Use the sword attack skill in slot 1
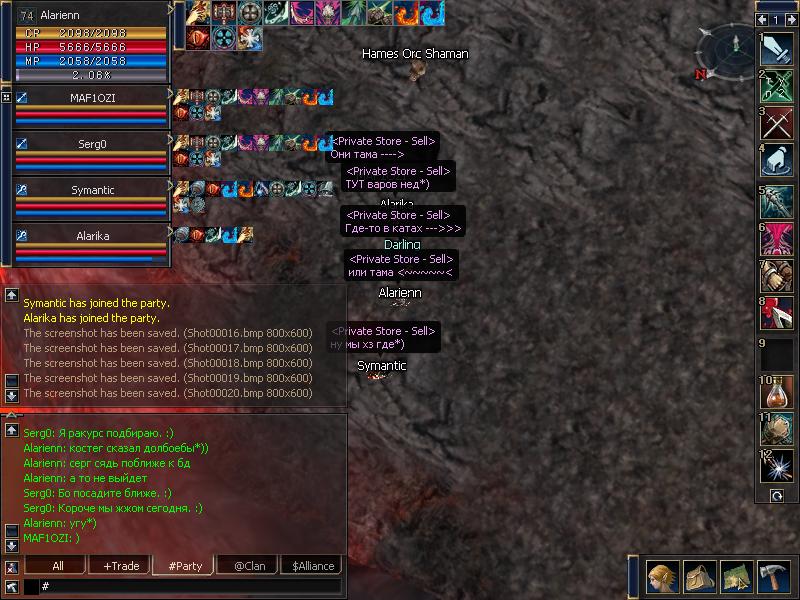 (x=777, y=49)
